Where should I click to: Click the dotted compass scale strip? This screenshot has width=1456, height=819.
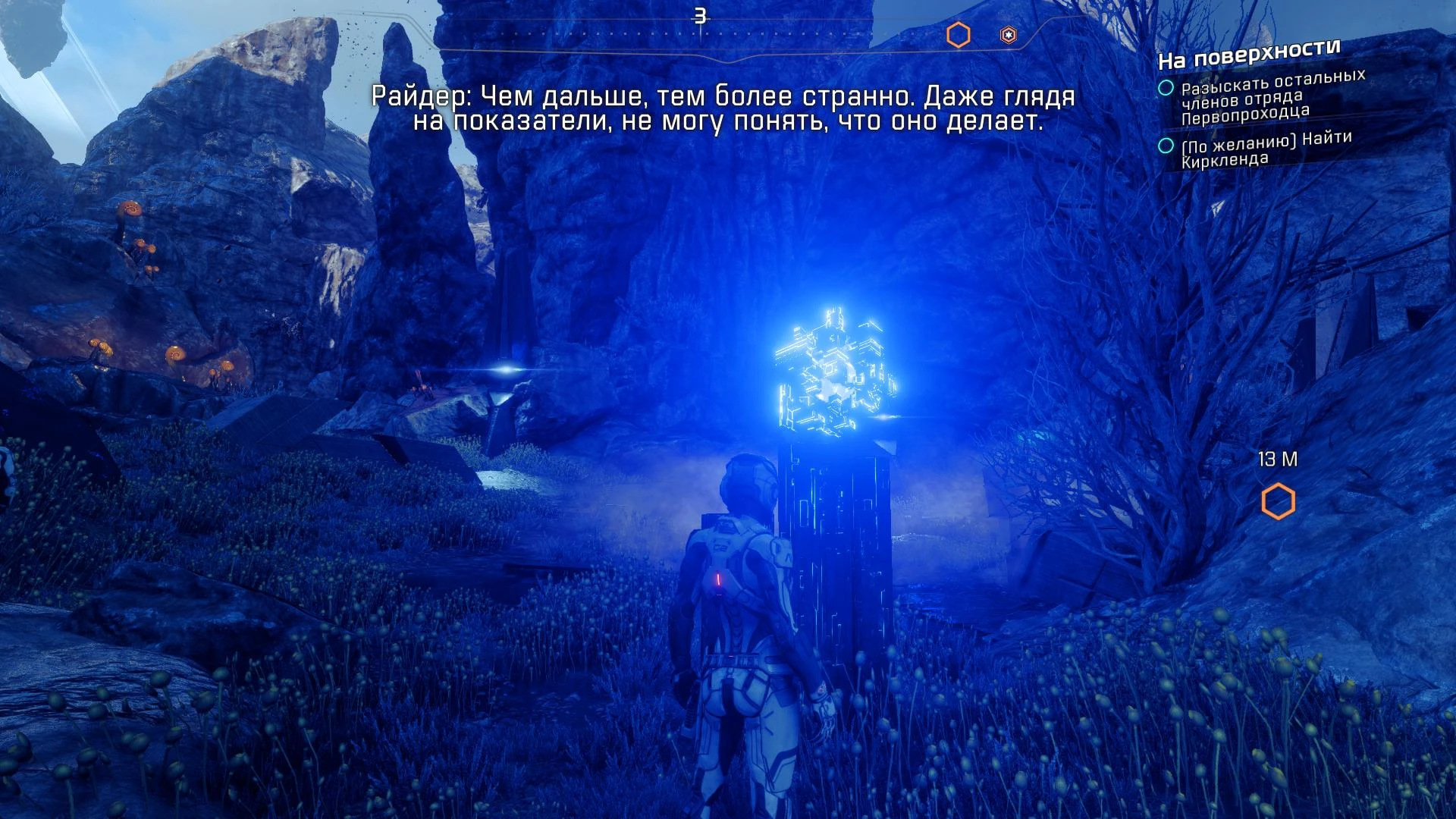click(x=682, y=33)
